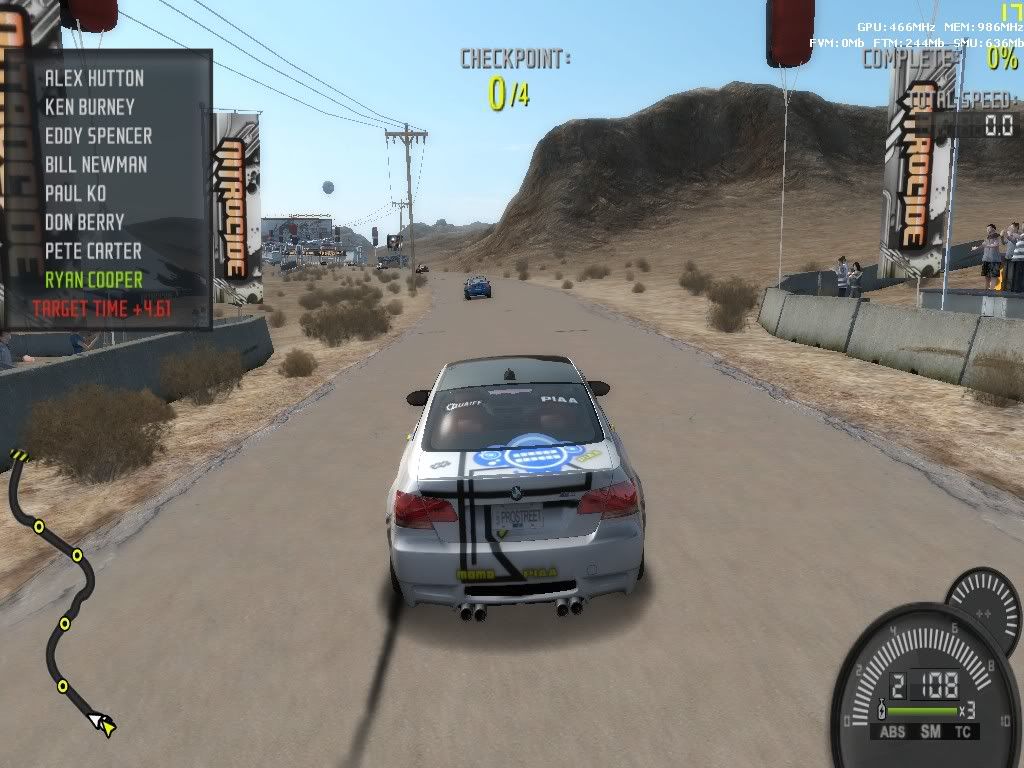
Task: Select Bill Newman's leaderboard entry
Action: click(95, 165)
